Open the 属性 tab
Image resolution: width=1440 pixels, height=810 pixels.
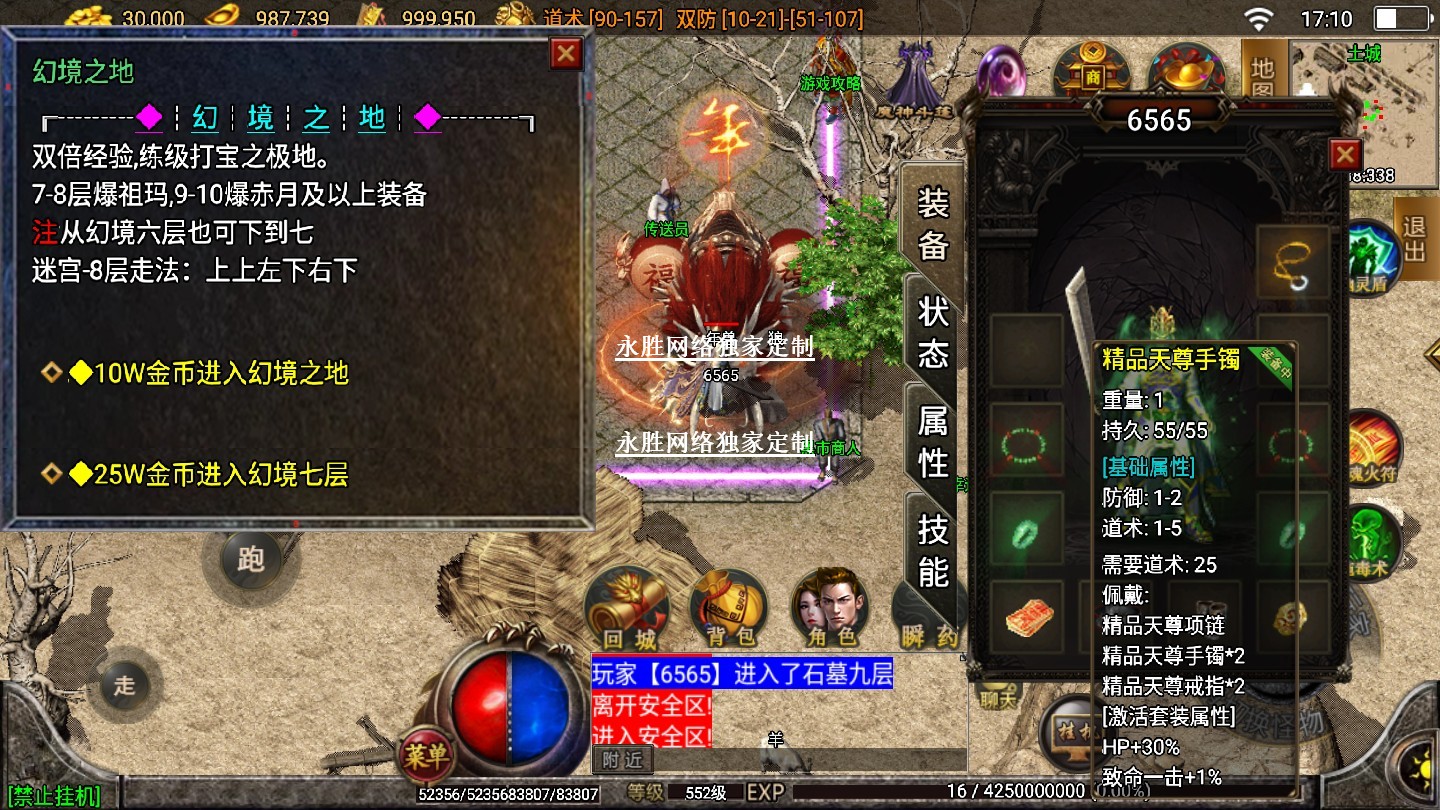[933, 442]
